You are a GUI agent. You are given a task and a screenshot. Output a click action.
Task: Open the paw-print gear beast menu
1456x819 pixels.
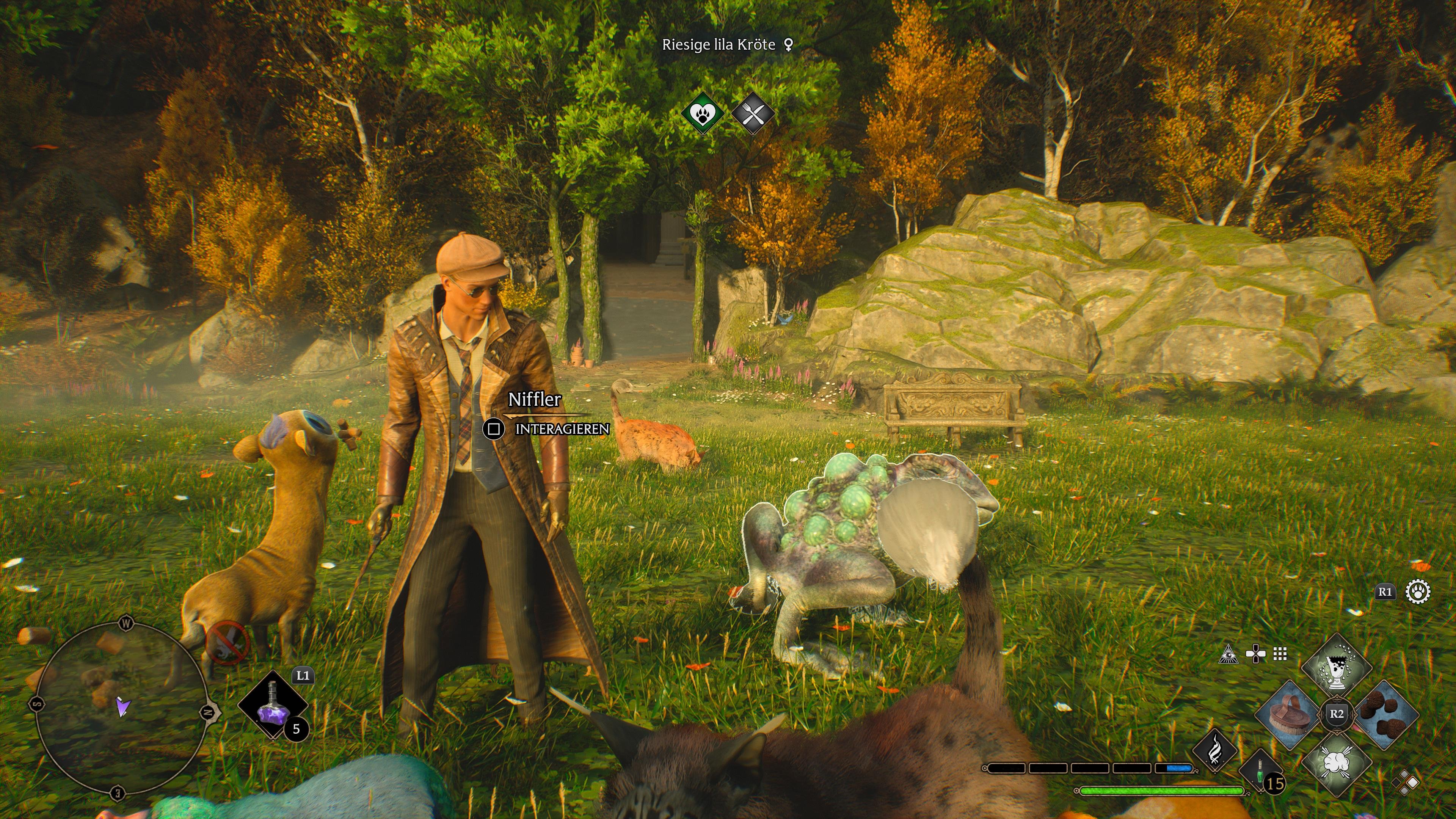click(1418, 592)
